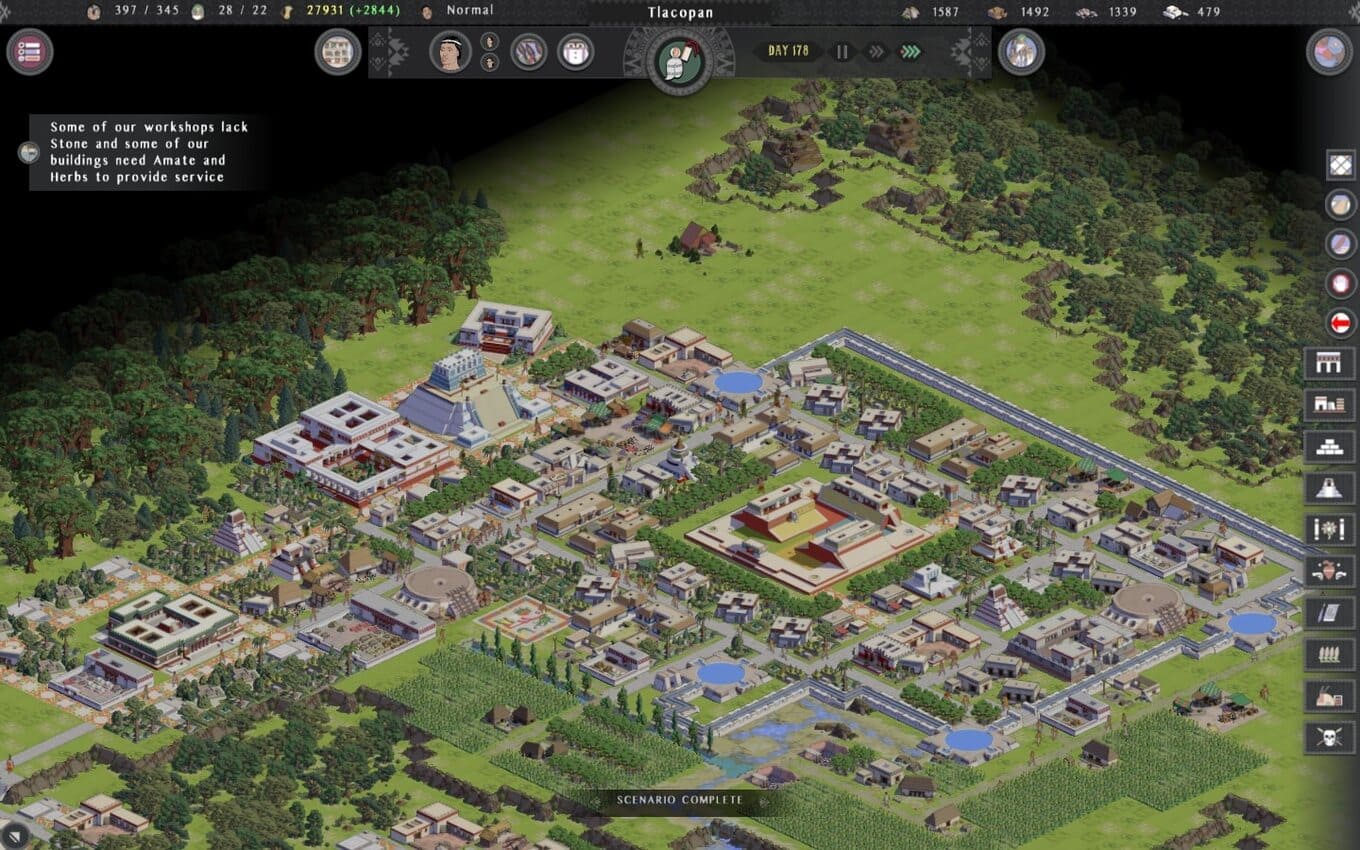Open the globe world map icon

1330,51
